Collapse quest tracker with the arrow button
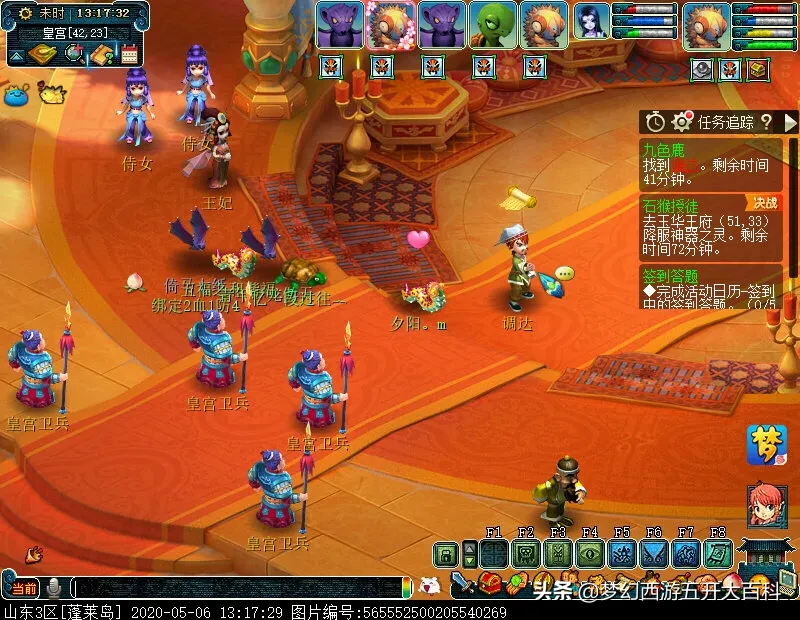 pyautogui.click(x=790, y=122)
